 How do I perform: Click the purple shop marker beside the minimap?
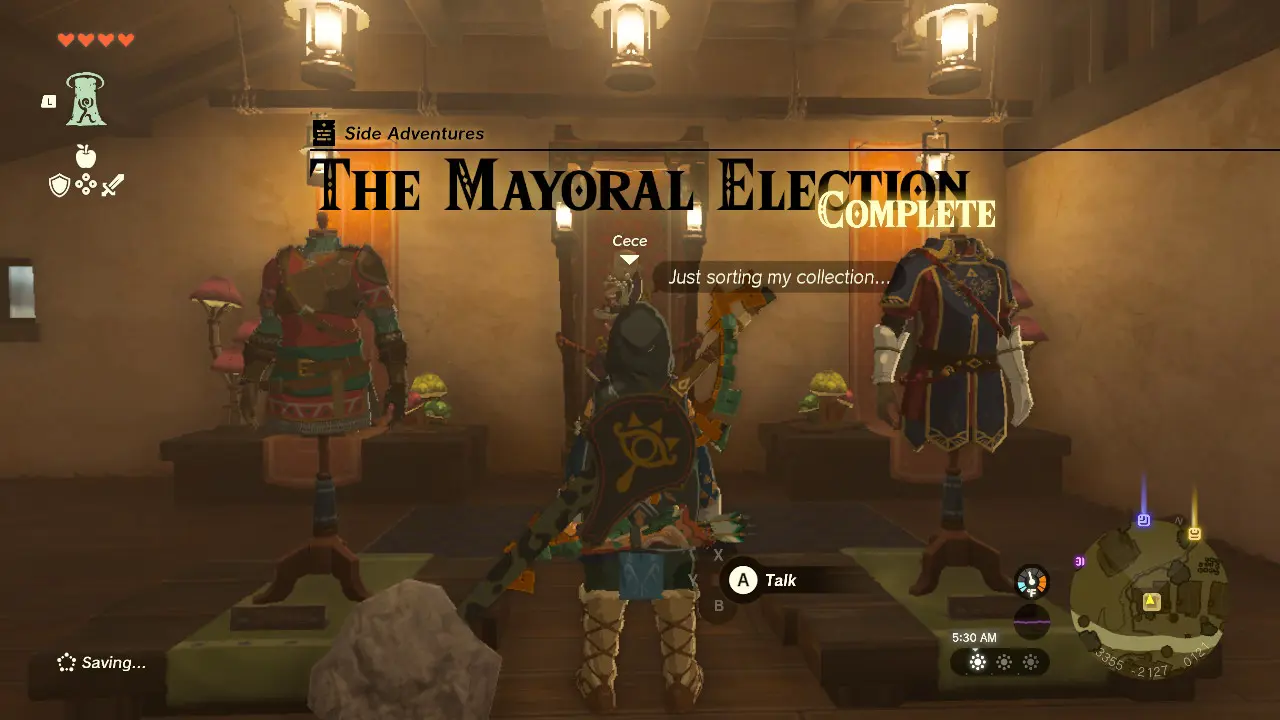click(x=1079, y=562)
